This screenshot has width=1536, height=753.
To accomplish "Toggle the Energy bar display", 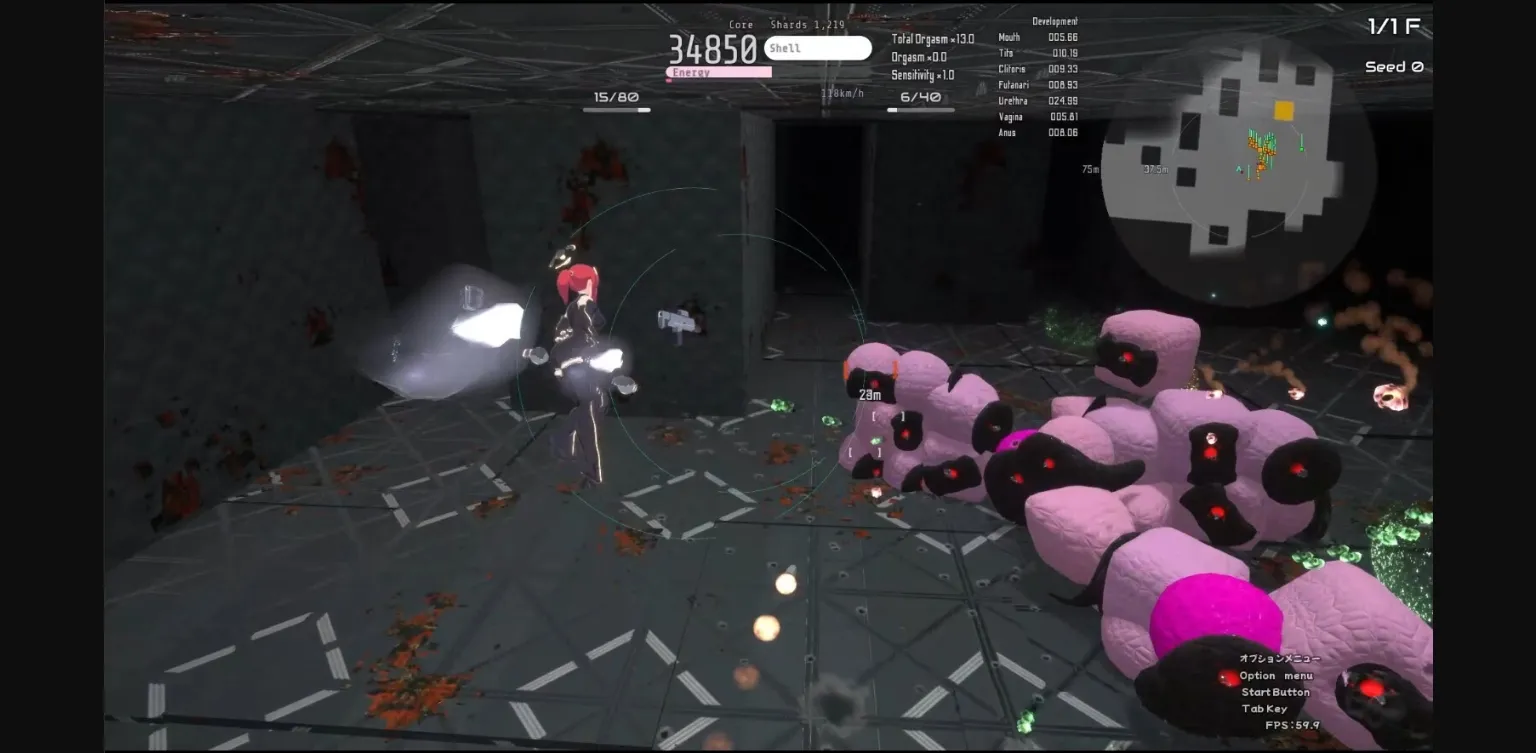I will (x=718, y=72).
